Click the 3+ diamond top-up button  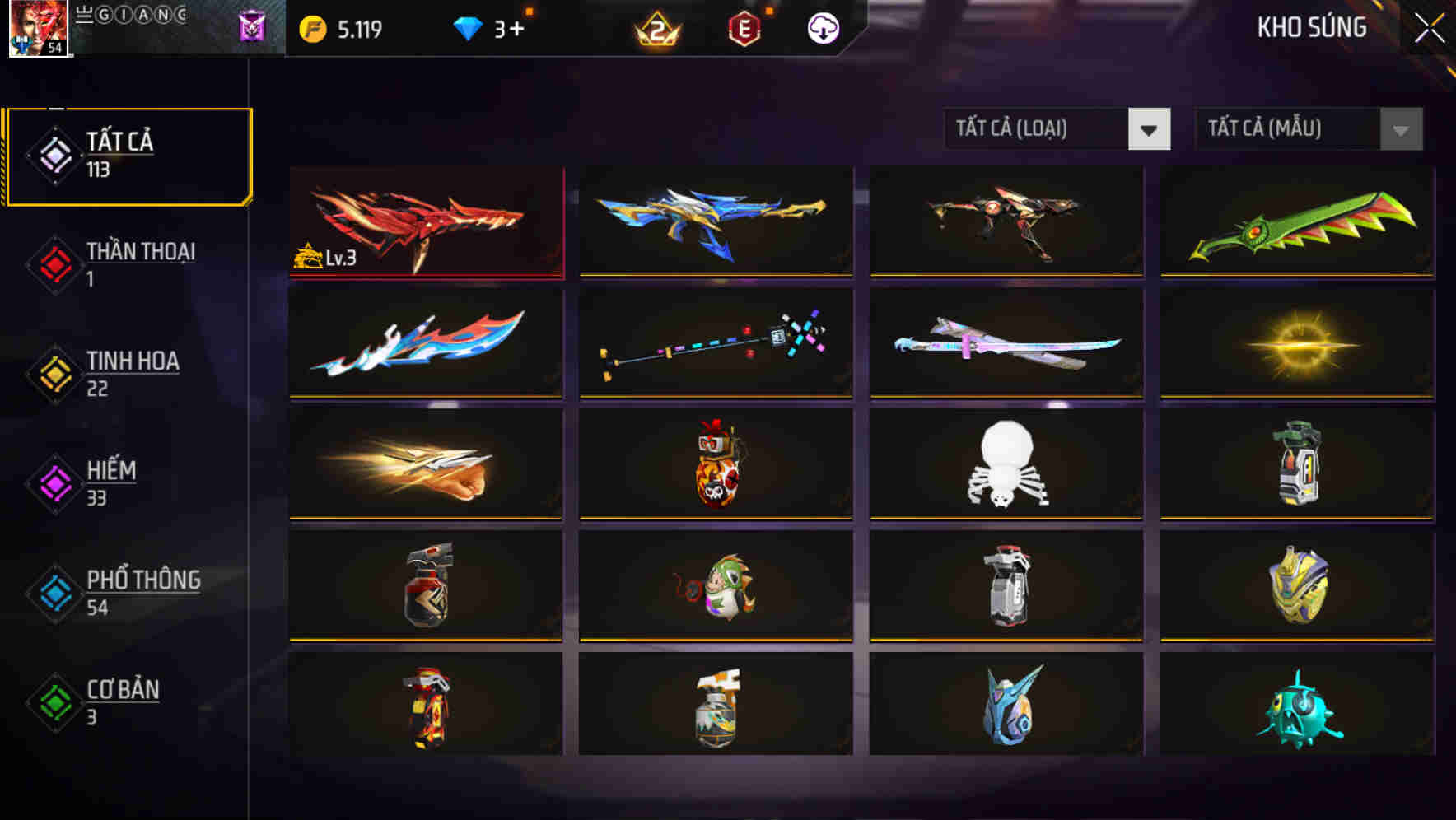click(508, 26)
